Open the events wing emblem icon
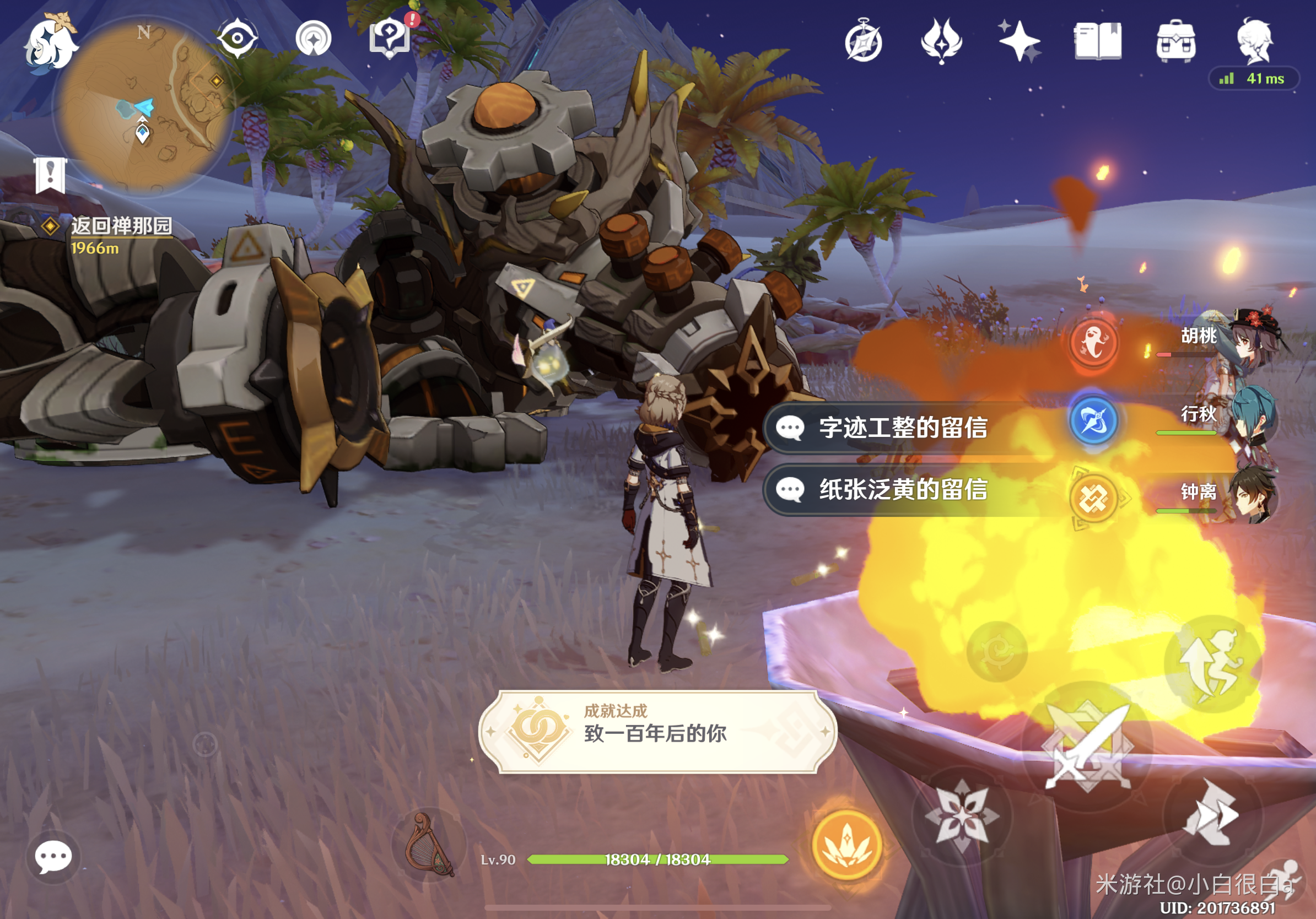 tap(941, 41)
